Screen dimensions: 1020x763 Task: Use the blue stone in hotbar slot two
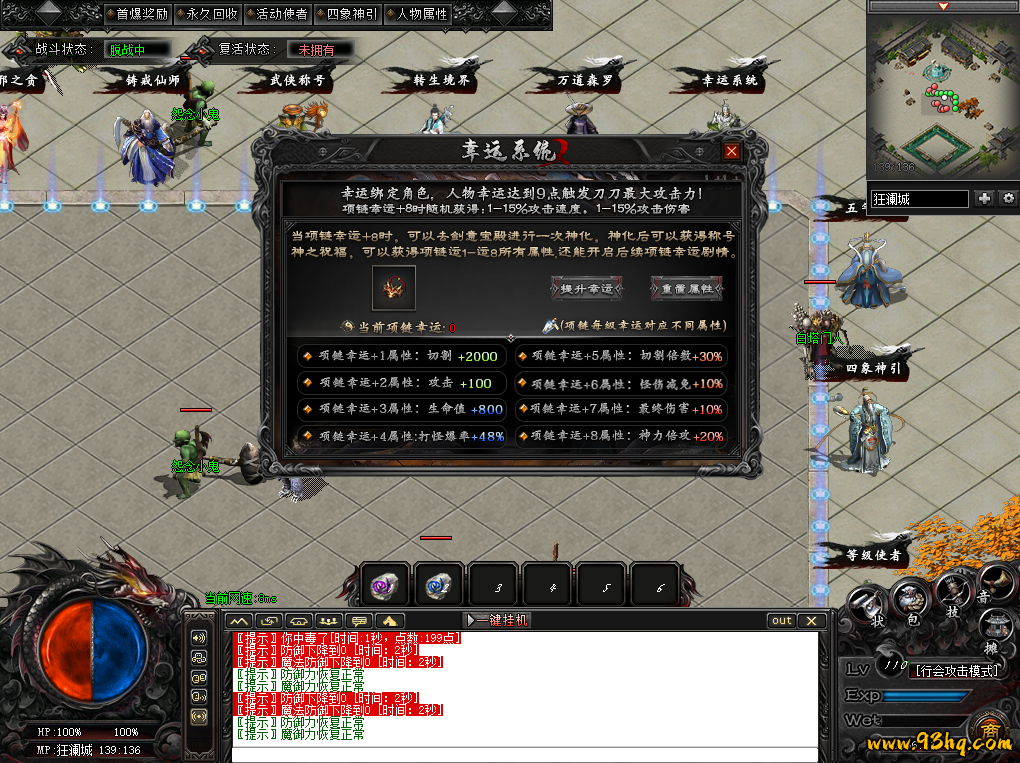coord(440,585)
